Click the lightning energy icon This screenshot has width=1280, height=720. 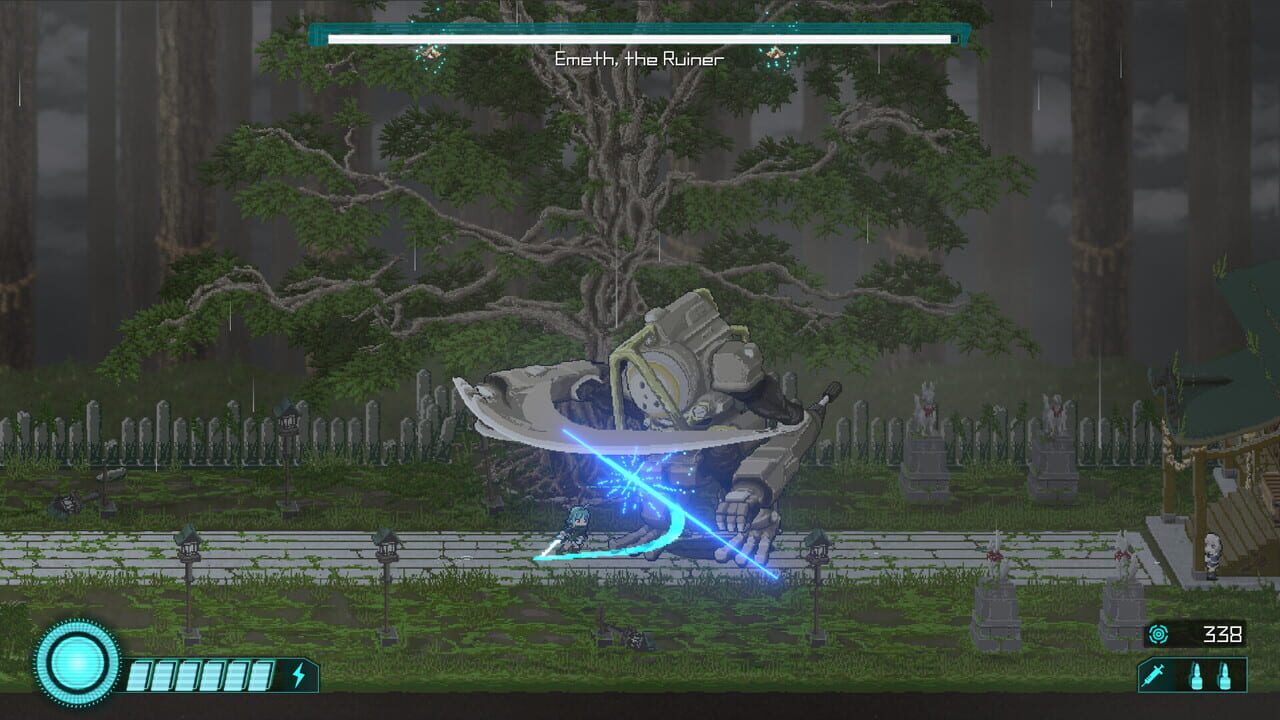299,674
